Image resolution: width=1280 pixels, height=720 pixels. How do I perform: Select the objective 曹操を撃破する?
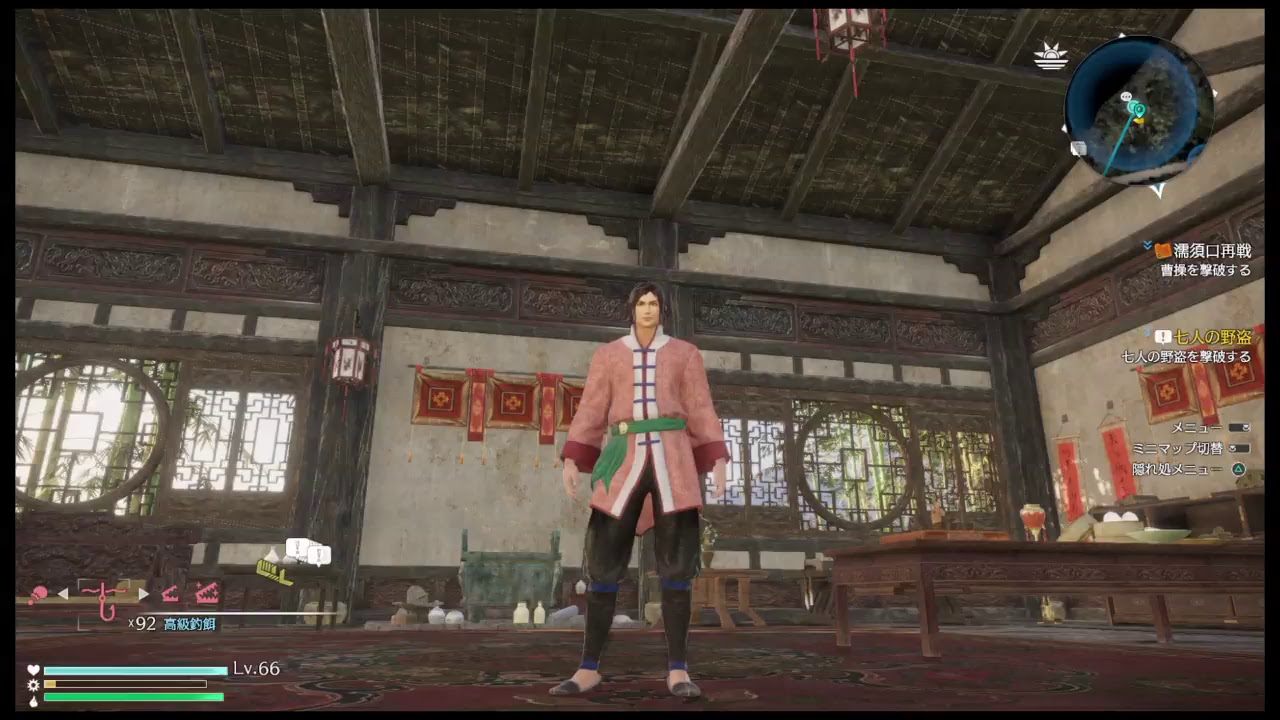click(1206, 268)
